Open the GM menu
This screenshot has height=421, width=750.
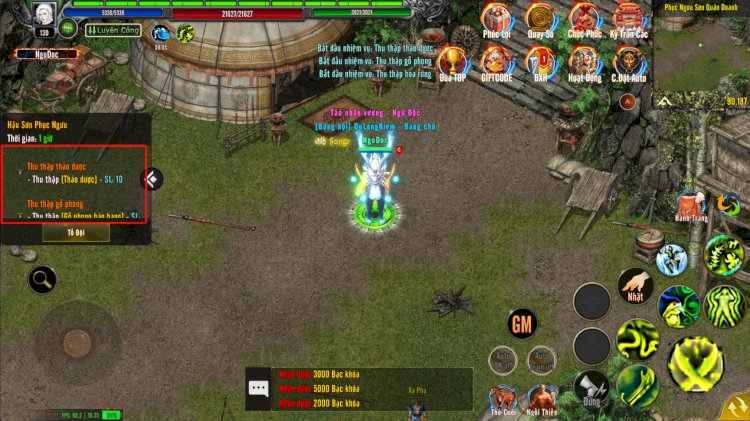[x=522, y=323]
